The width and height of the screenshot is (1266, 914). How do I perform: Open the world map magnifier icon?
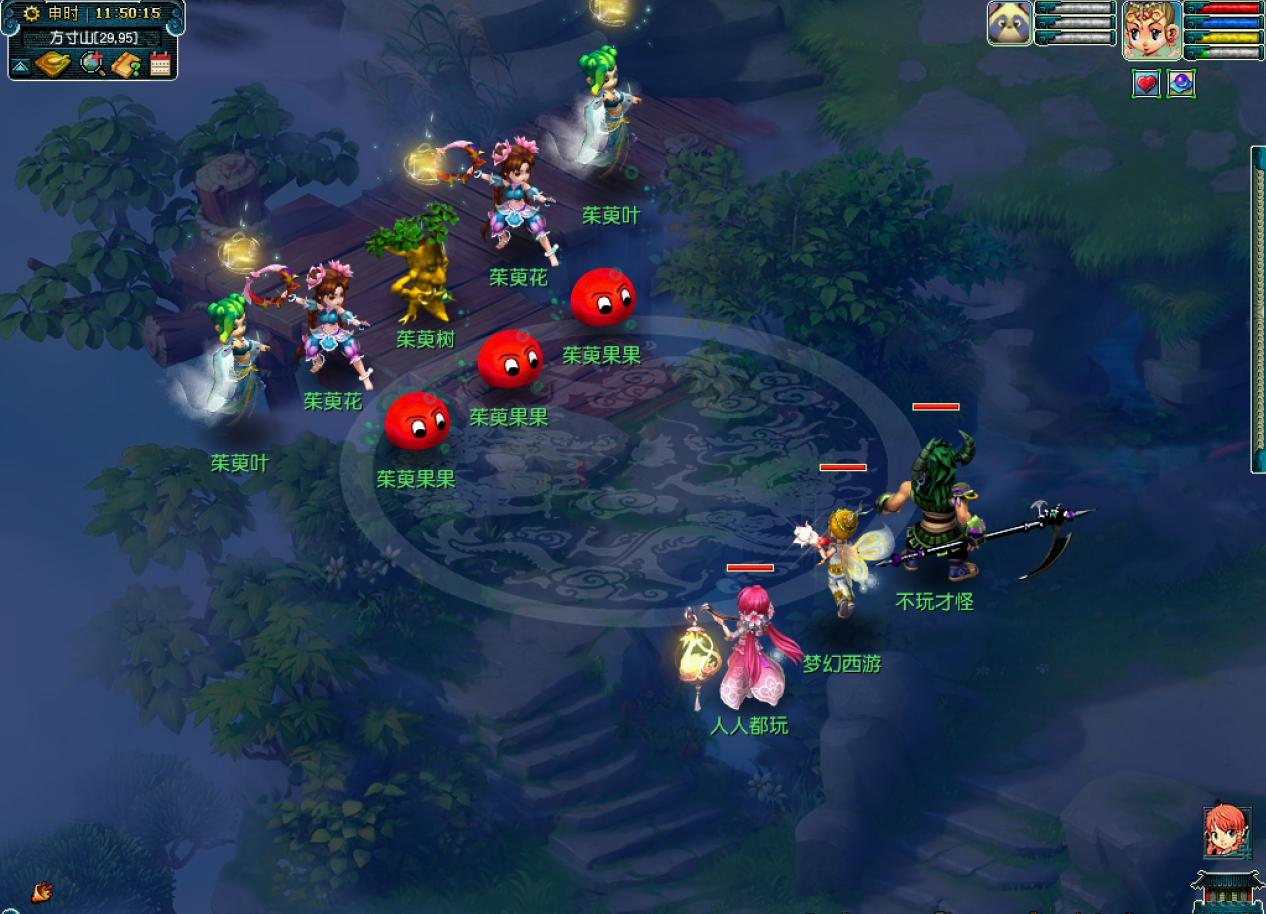tap(92, 64)
